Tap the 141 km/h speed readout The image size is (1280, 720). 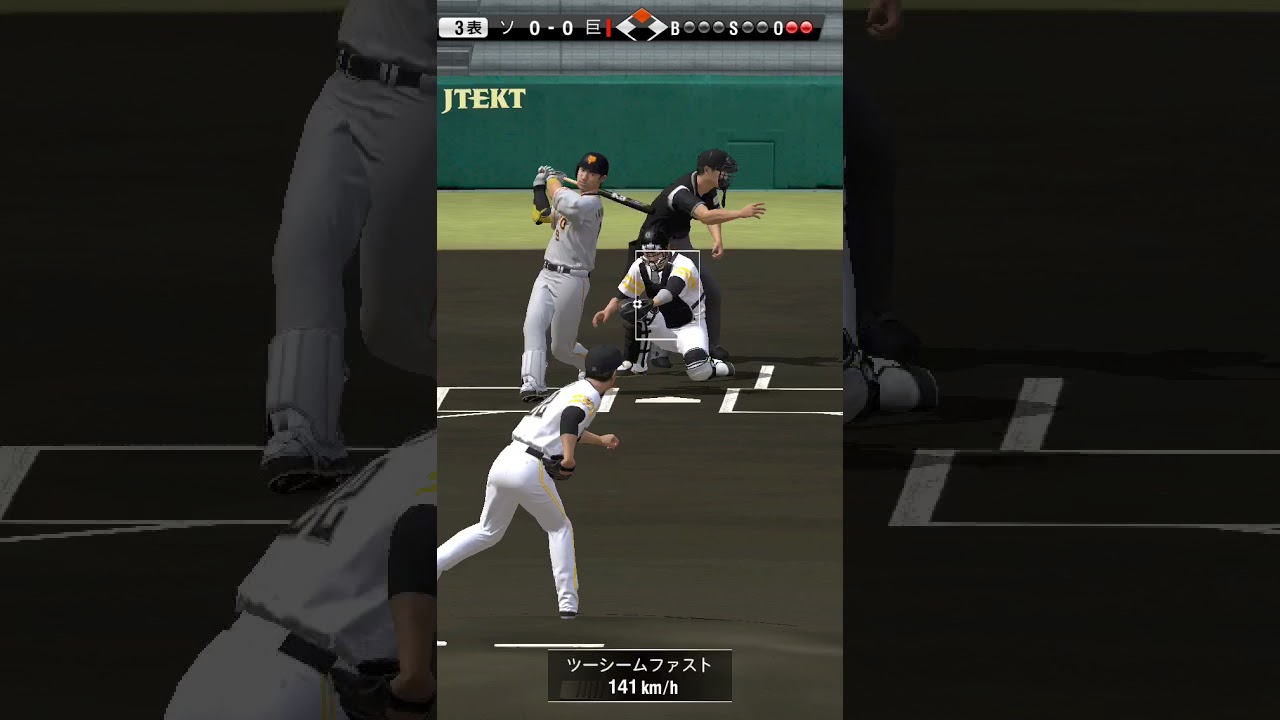646,689
